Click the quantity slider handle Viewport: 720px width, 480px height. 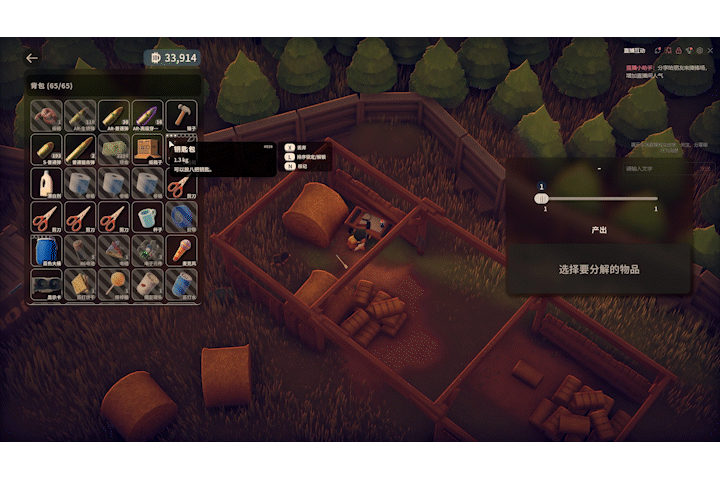coord(541,198)
